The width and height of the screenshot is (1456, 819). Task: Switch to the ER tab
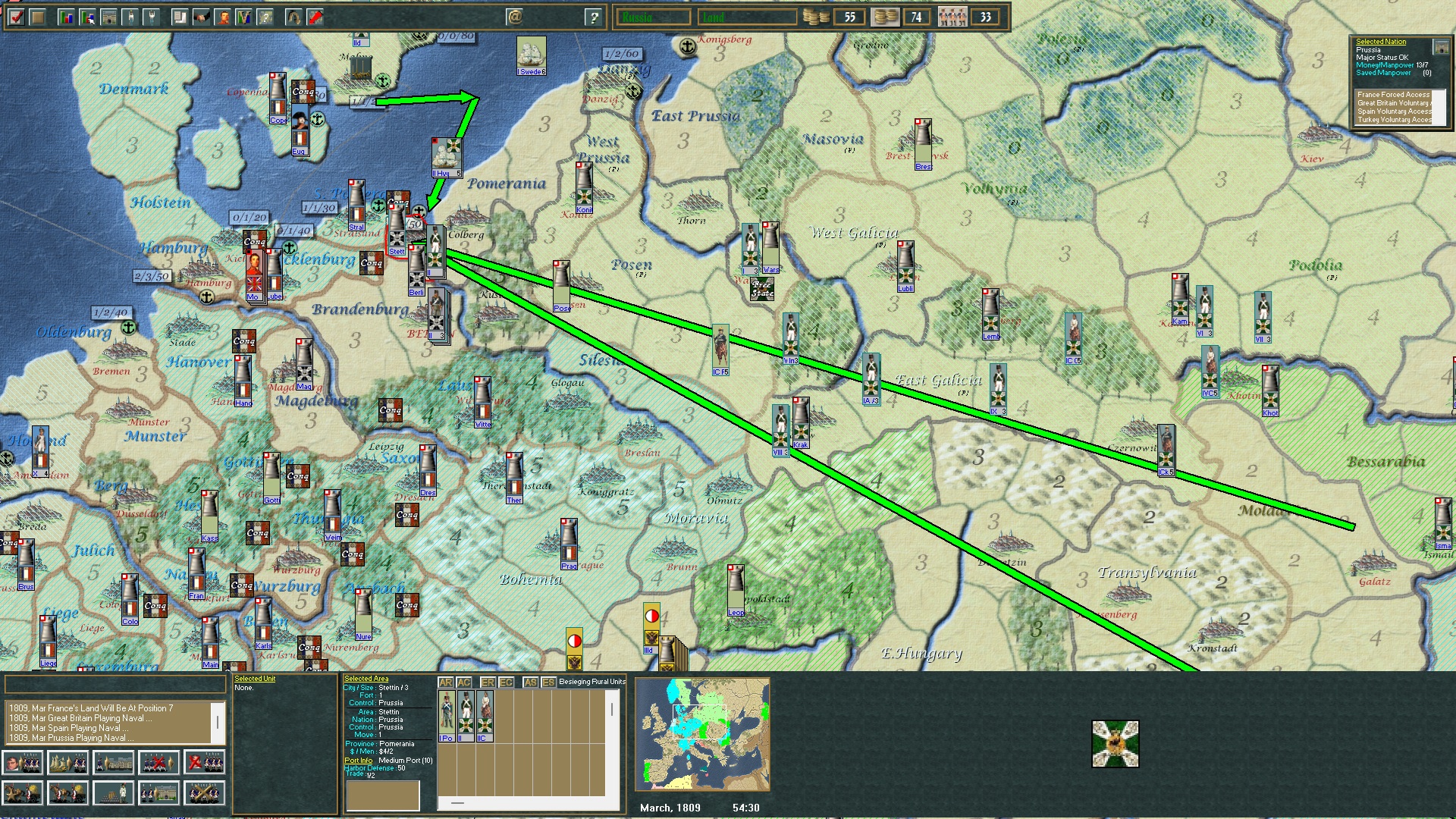488,682
